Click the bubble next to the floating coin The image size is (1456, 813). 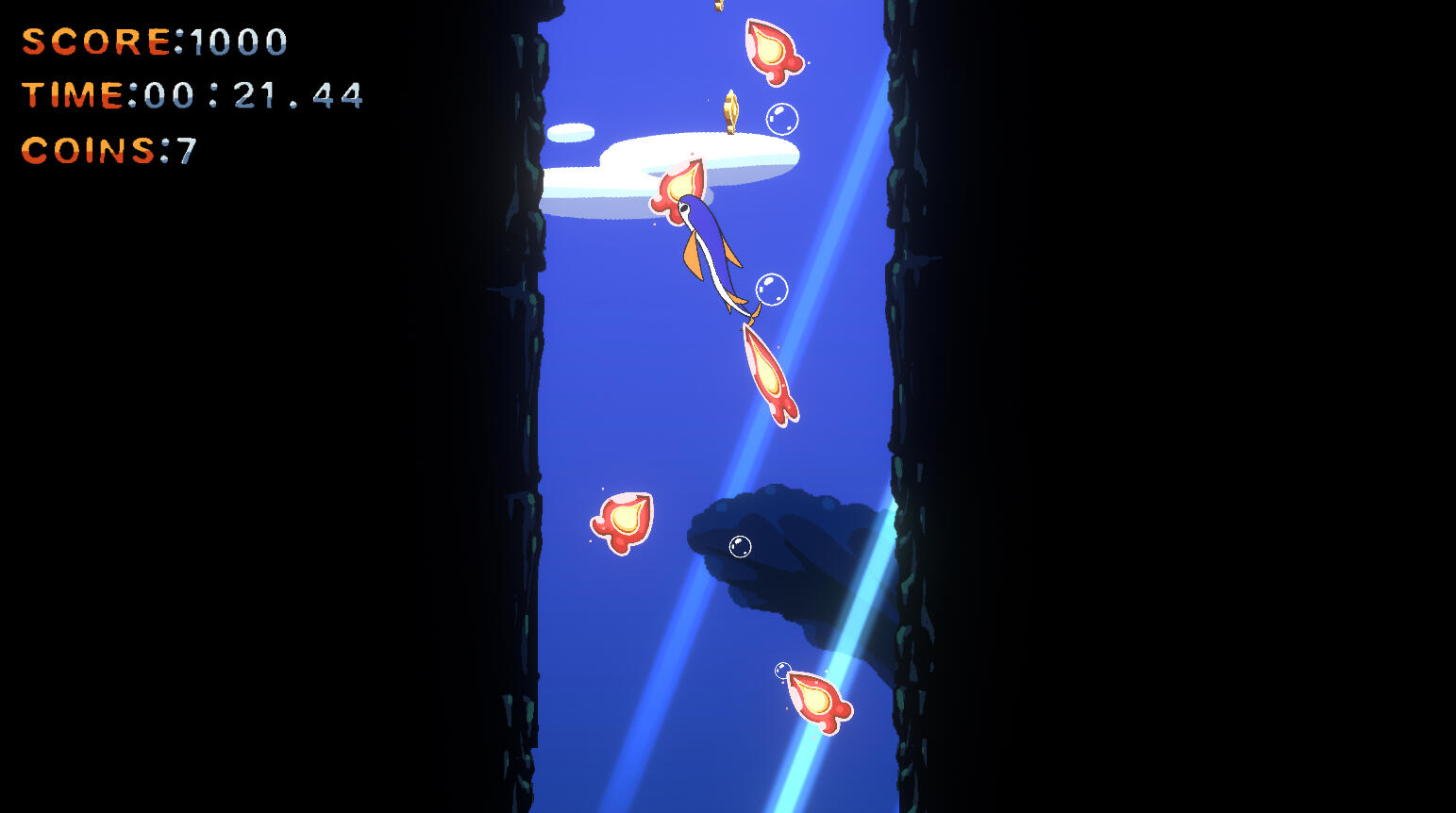point(781,117)
